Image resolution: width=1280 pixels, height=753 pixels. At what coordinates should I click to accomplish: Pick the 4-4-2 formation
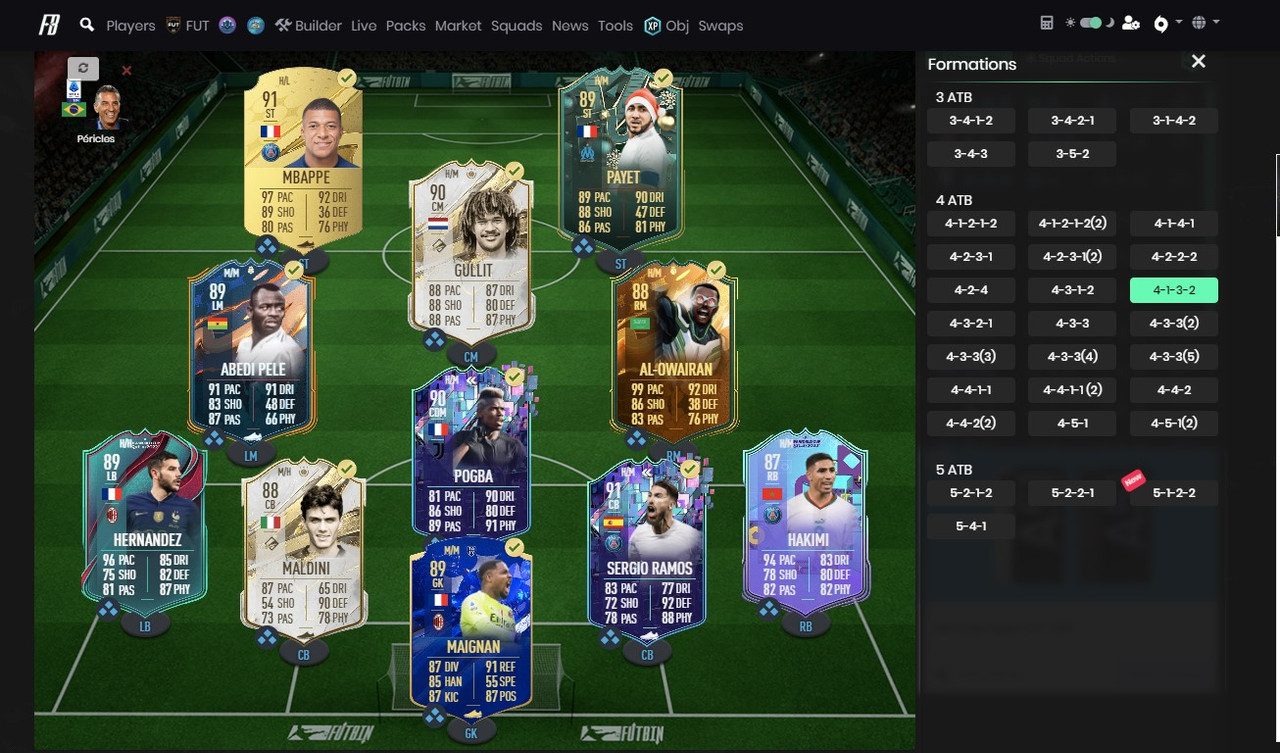(1173, 390)
